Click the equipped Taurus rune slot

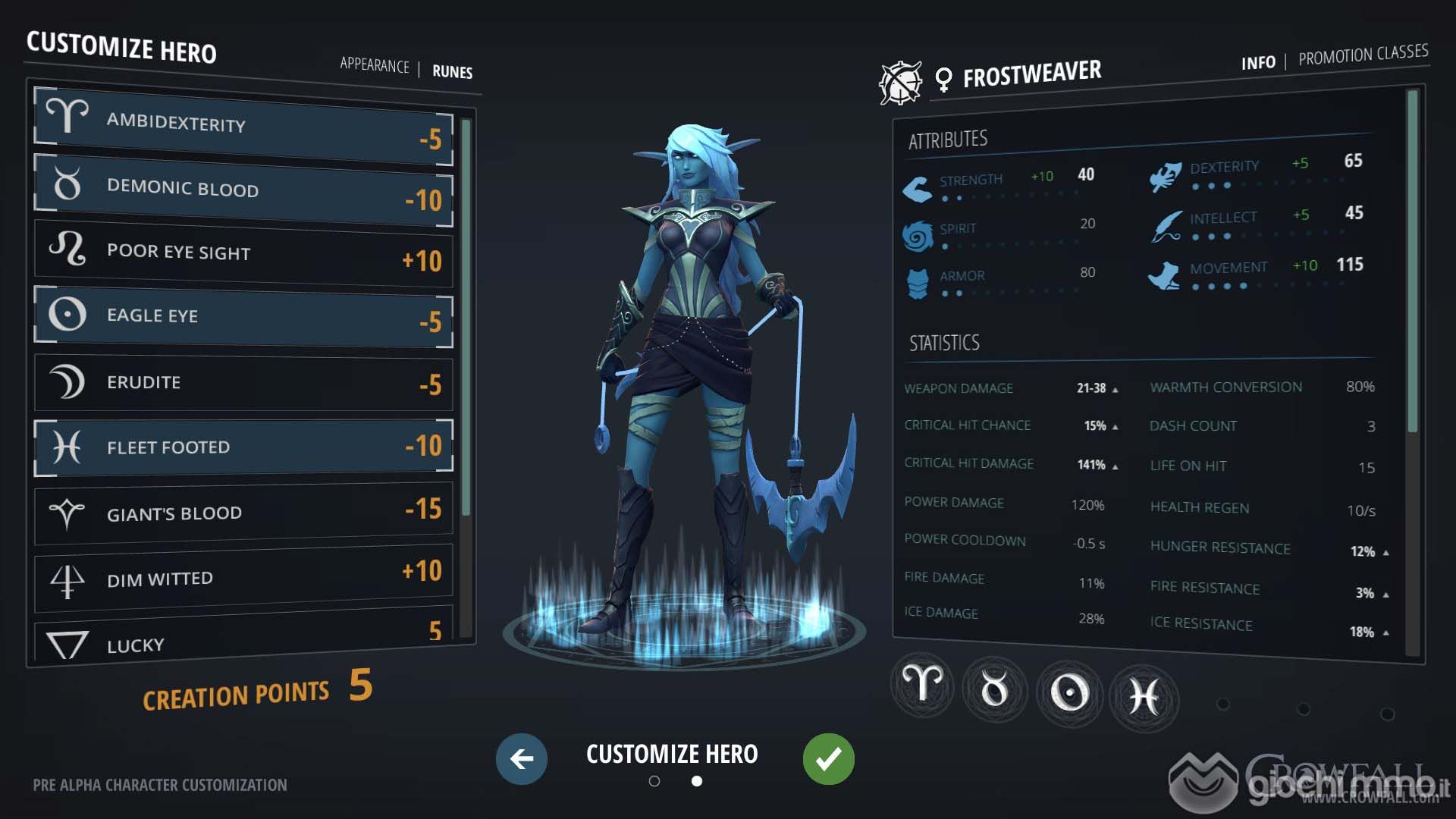994,689
